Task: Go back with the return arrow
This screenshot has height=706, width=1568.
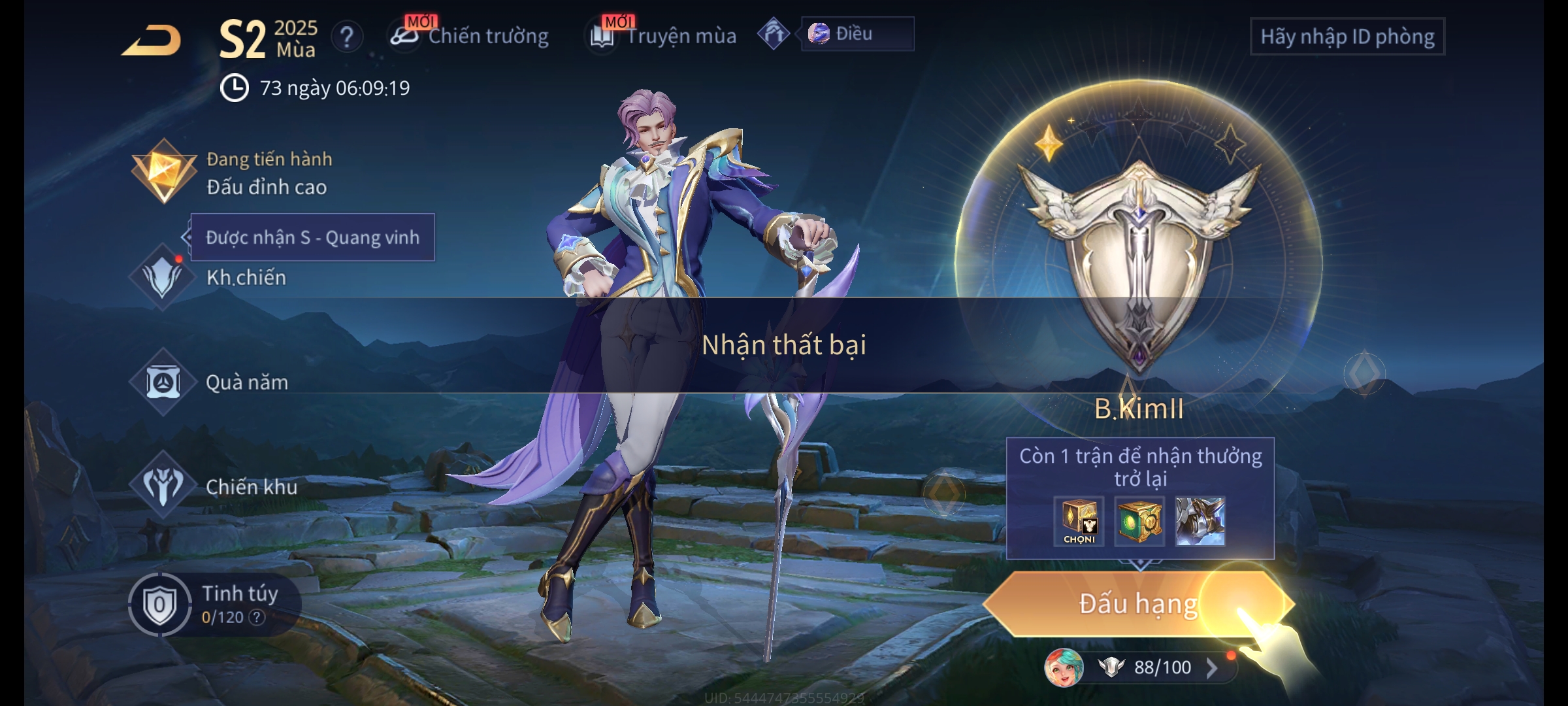Action: tap(152, 41)
